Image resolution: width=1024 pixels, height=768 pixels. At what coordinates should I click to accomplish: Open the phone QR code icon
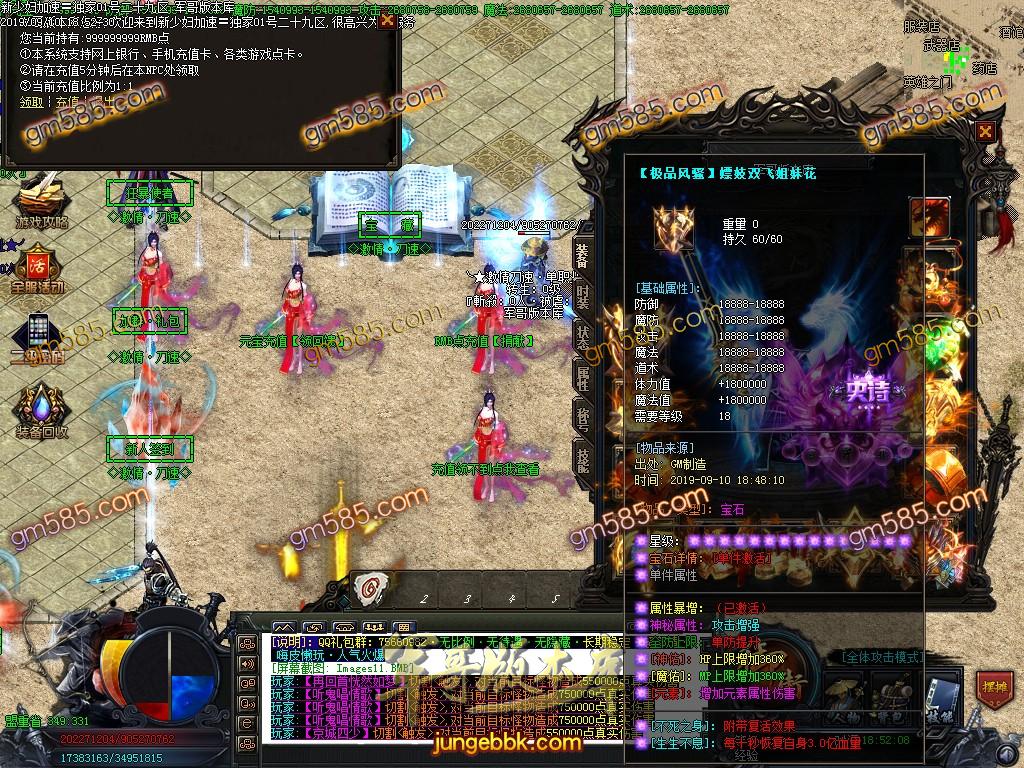click(x=38, y=338)
